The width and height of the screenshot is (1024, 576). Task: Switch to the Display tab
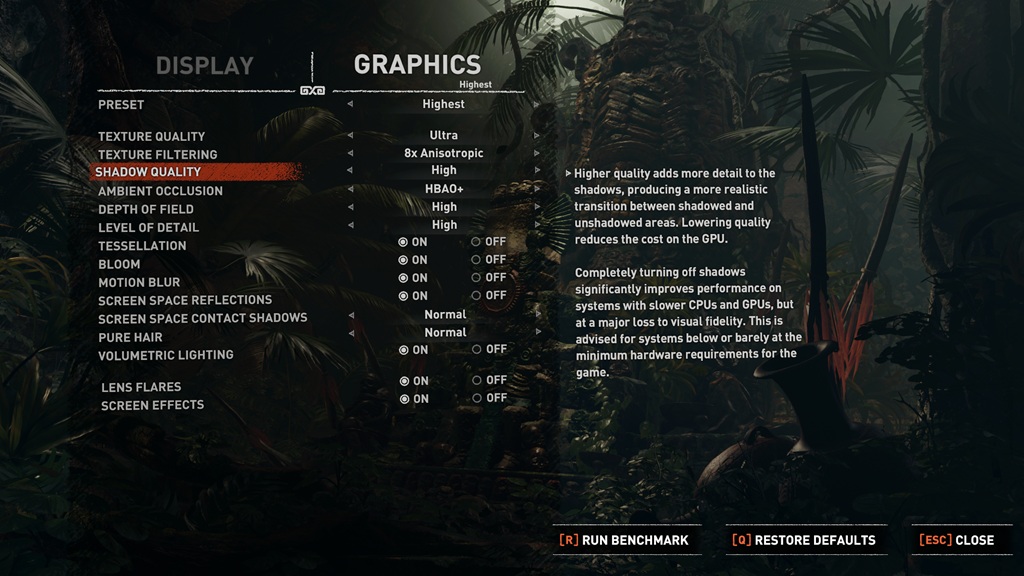204,66
